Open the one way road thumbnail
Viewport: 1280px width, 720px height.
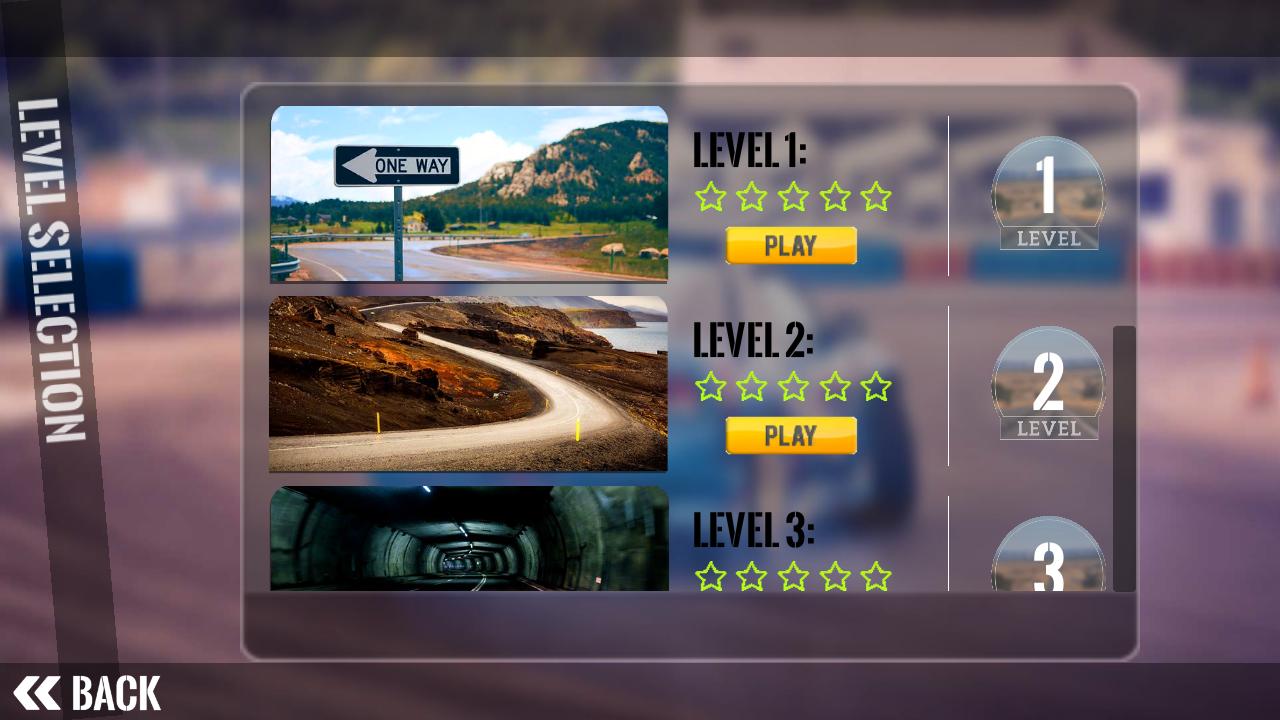[x=468, y=193]
